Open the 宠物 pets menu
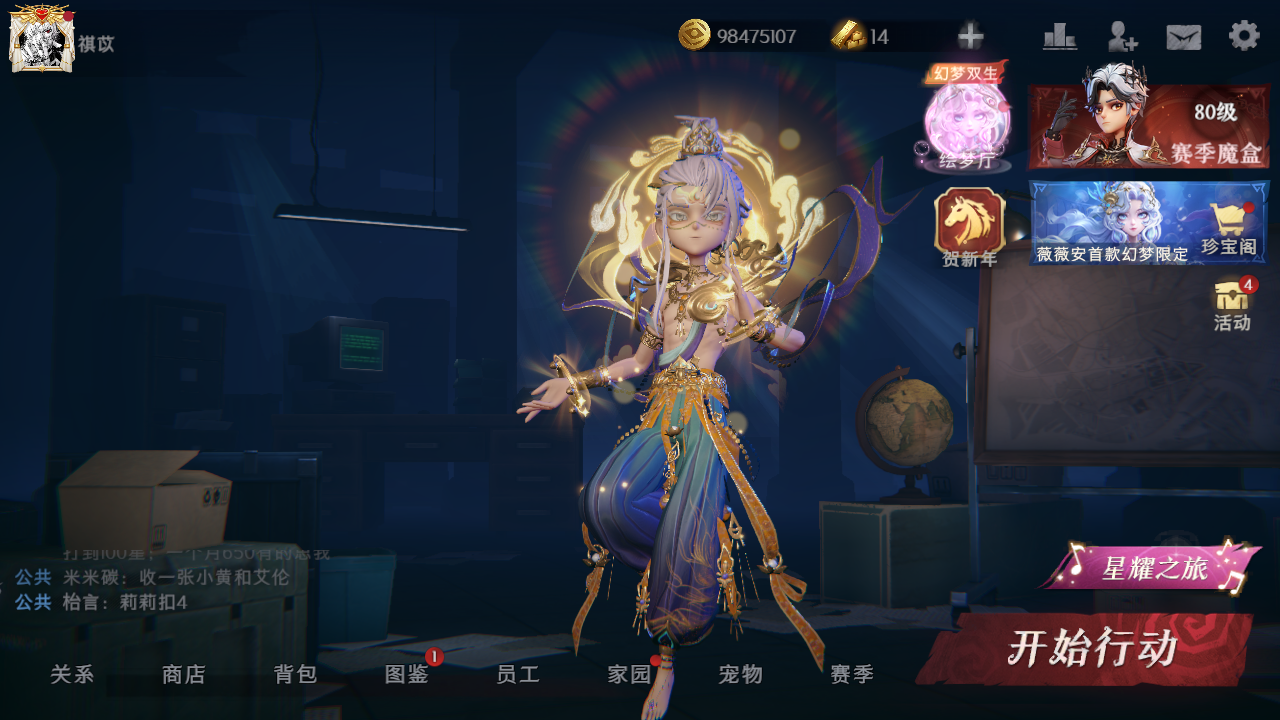Image resolution: width=1280 pixels, height=720 pixels. tap(741, 674)
